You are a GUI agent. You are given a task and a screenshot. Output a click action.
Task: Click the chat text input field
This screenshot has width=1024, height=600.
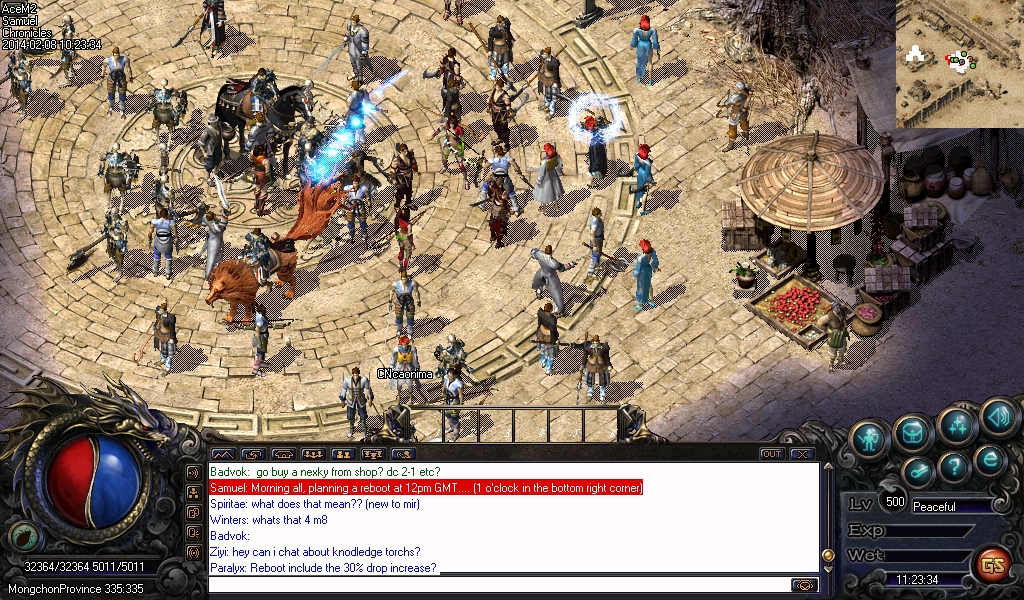[x=500, y=585]
